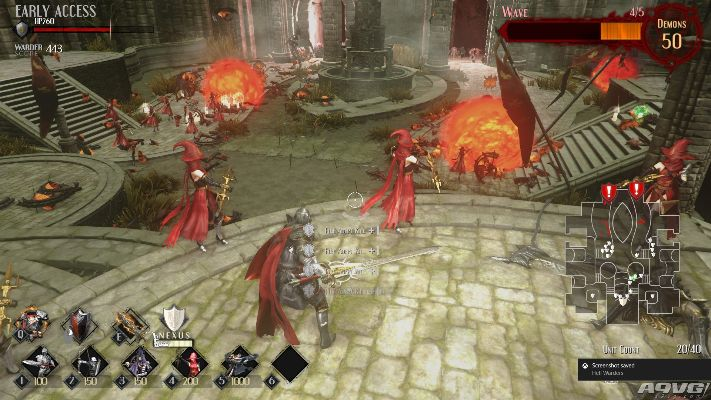Click the red alert marker on minimap

(608, 190)
